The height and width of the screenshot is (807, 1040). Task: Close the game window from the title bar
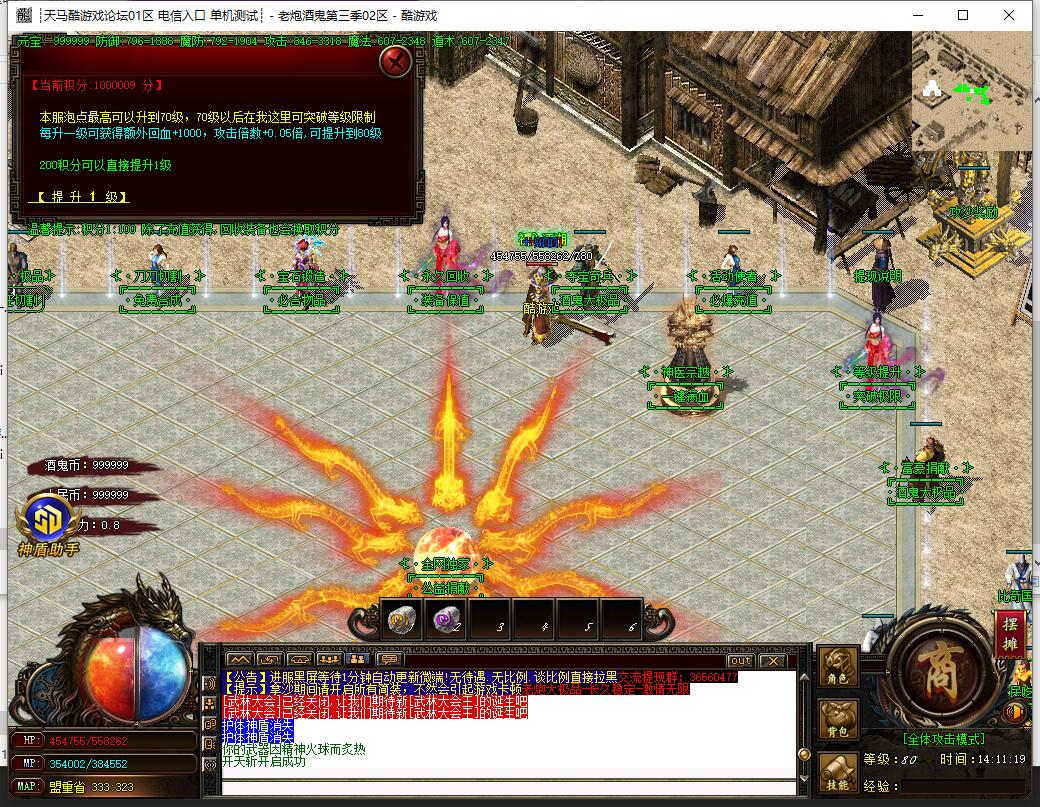coord(1009,15)
